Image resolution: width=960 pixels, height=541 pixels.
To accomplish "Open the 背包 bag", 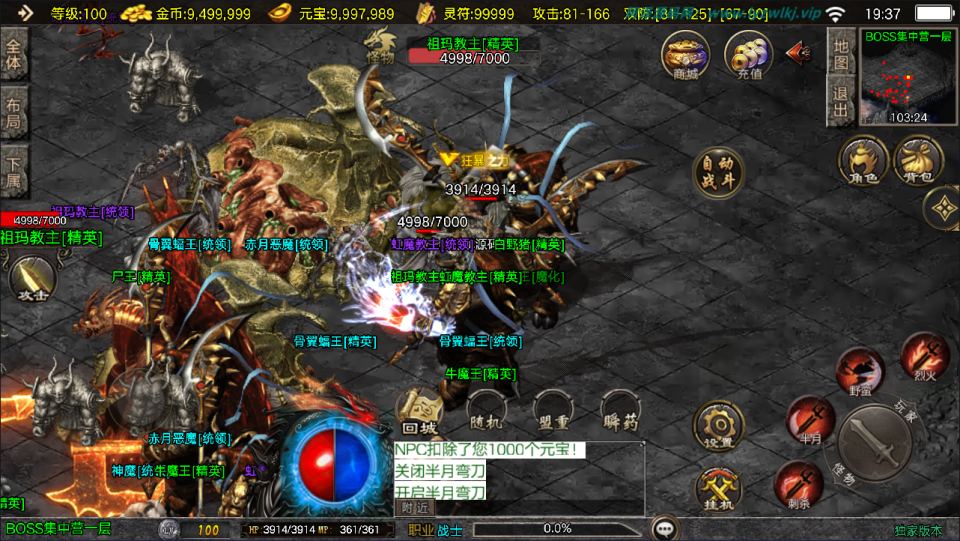I will coord(918,161).
